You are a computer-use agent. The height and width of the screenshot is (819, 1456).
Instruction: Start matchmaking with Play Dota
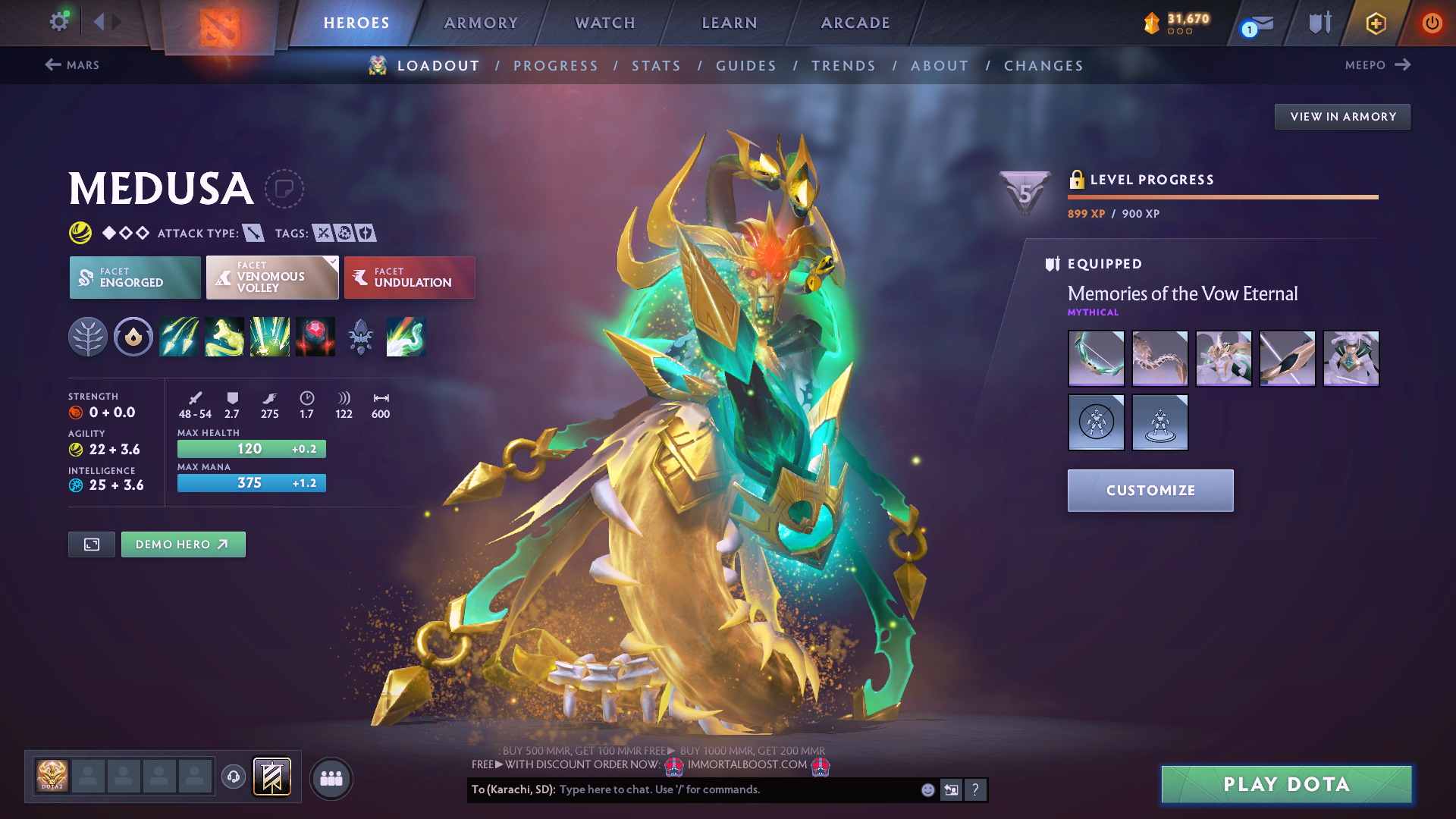(x=1286, y=784)
